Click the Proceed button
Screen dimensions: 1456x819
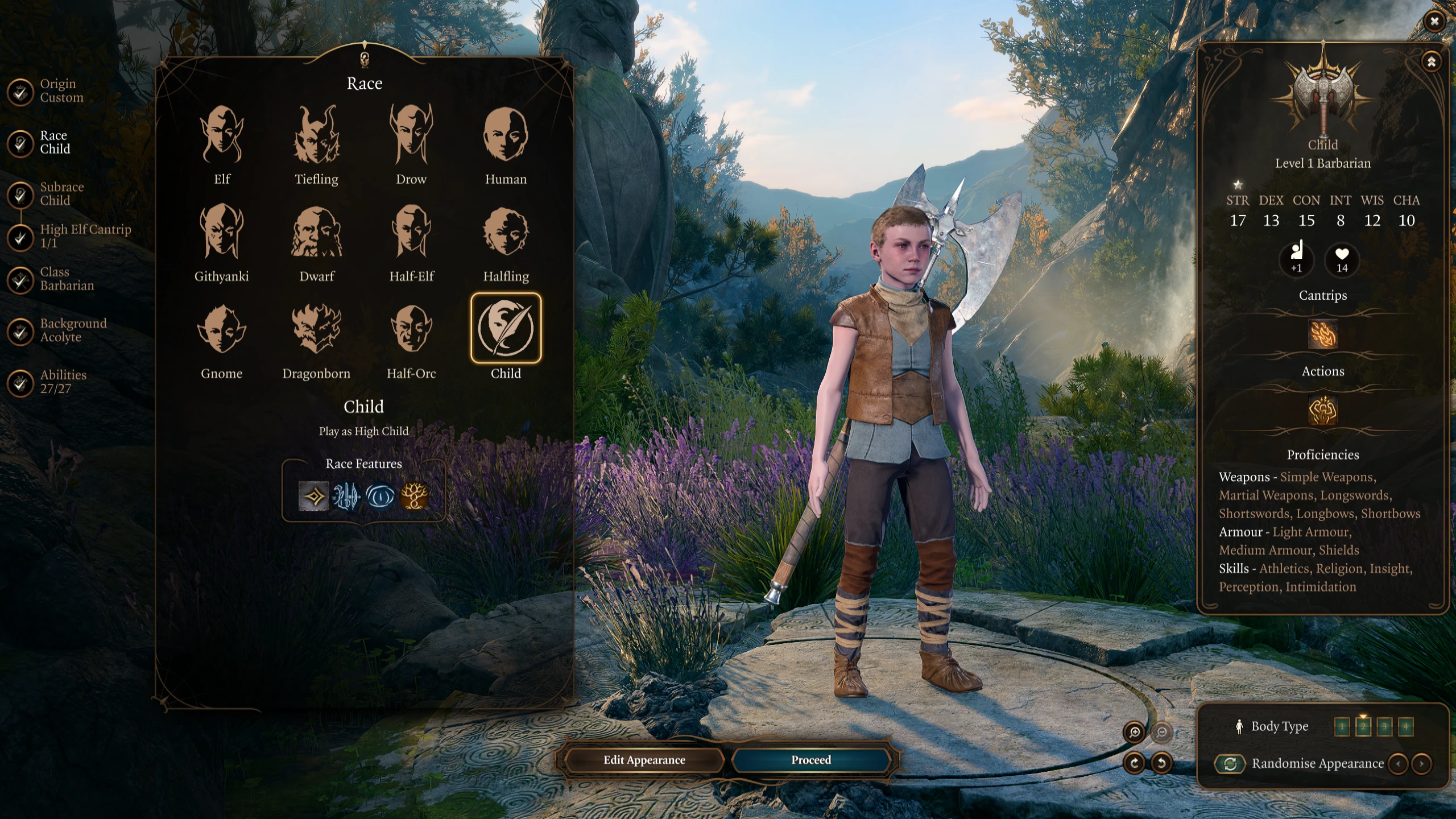click(810, 760)
